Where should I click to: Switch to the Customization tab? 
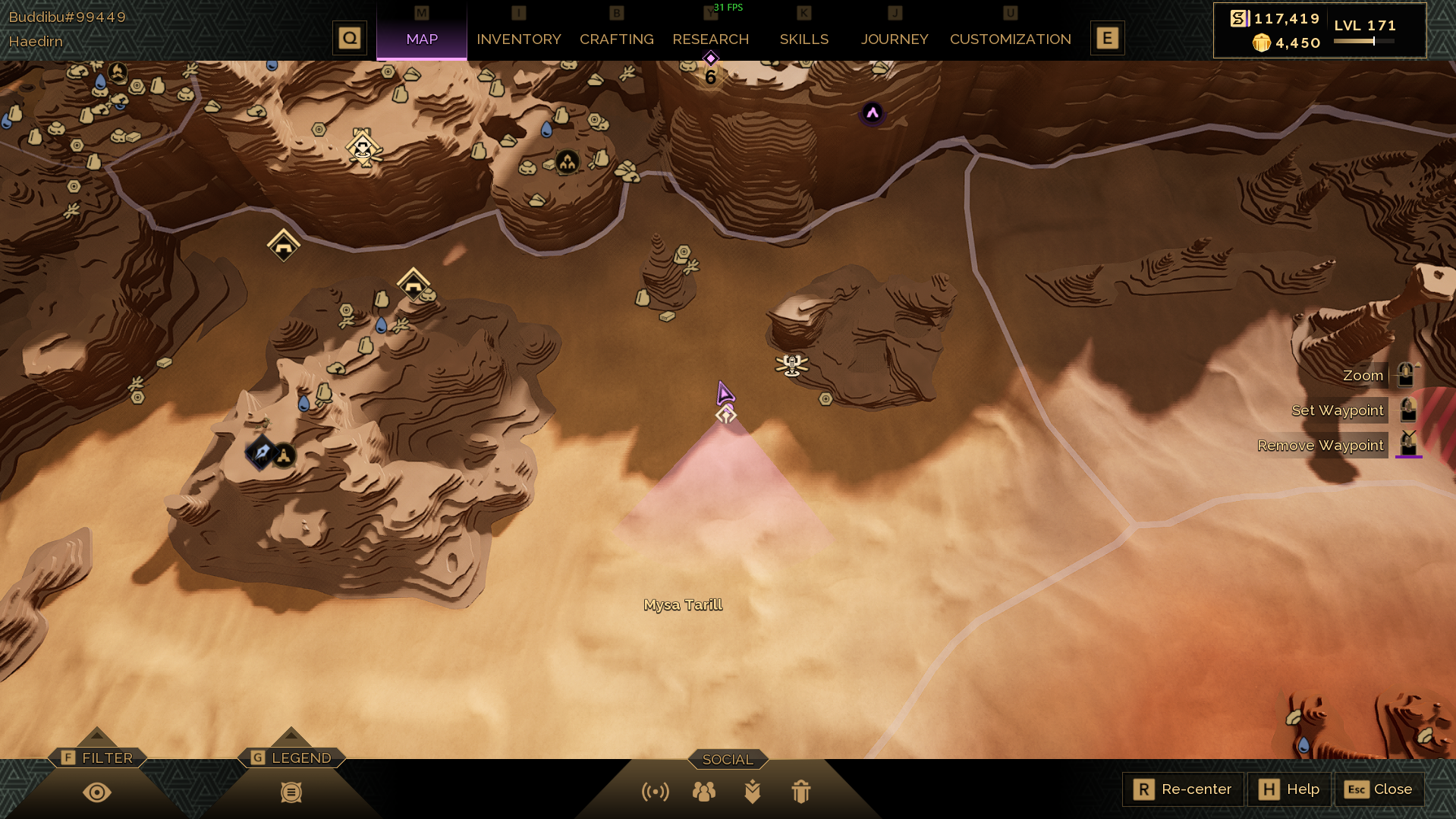click(1010, 39)
